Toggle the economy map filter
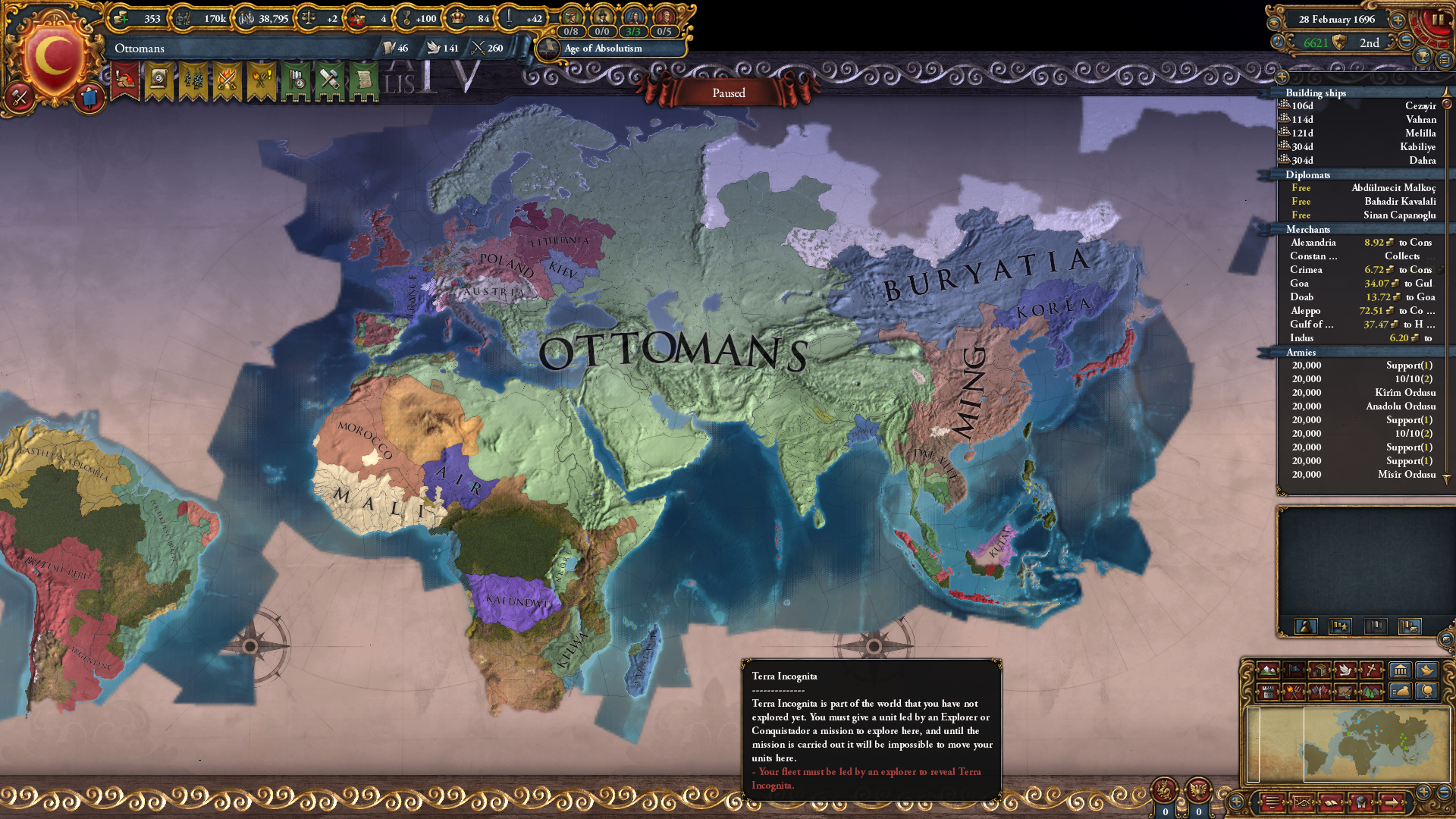Viewport: 1456px width, 819px height. [x=1401, y=693]
